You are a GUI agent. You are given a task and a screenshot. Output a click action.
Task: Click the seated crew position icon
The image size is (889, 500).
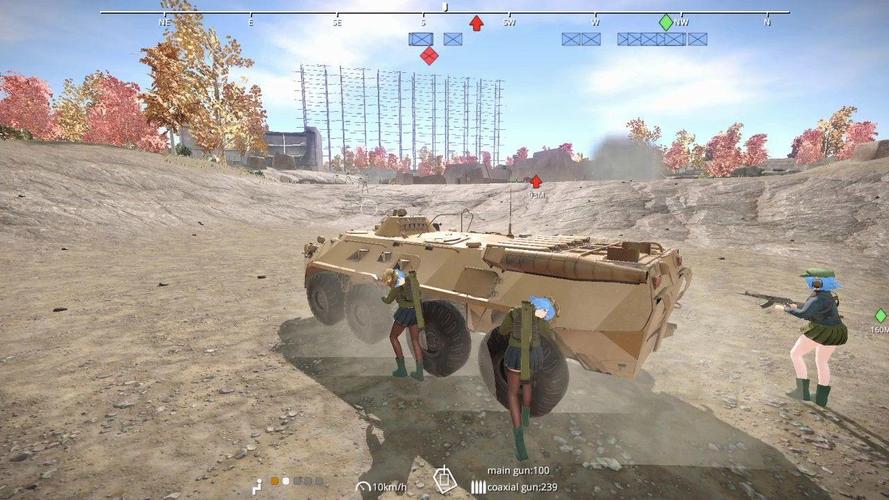[x=257, y=485]
